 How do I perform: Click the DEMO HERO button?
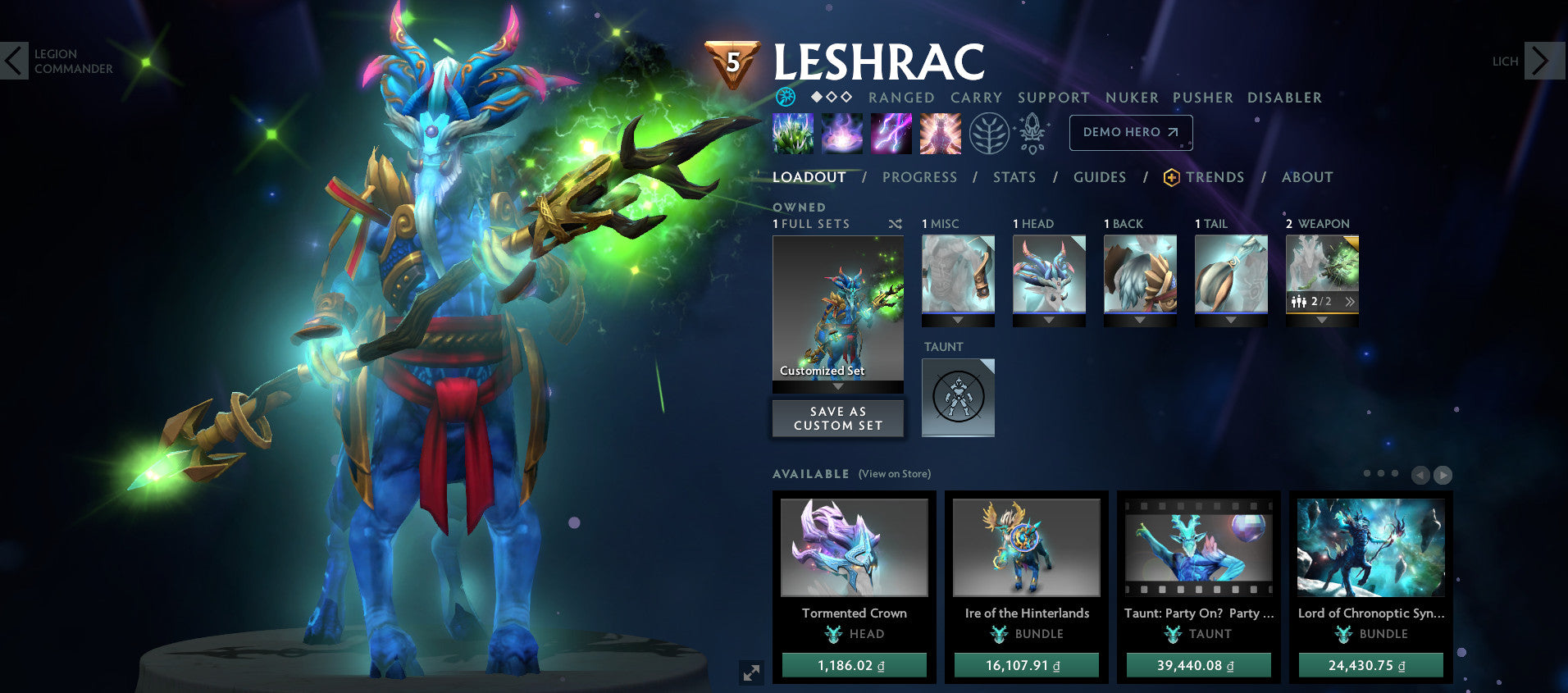click(x=1130, y=132)
